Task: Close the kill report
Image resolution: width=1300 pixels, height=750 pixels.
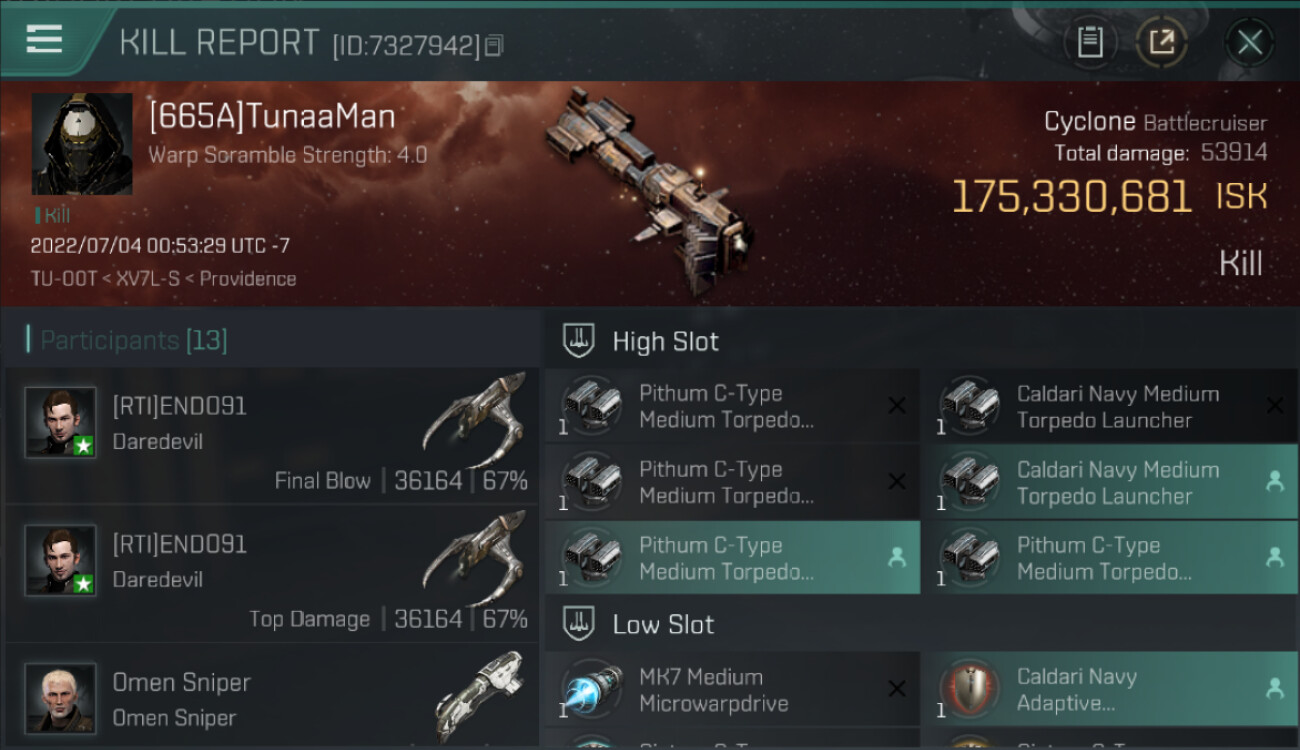Action: tap(1249, 42)
